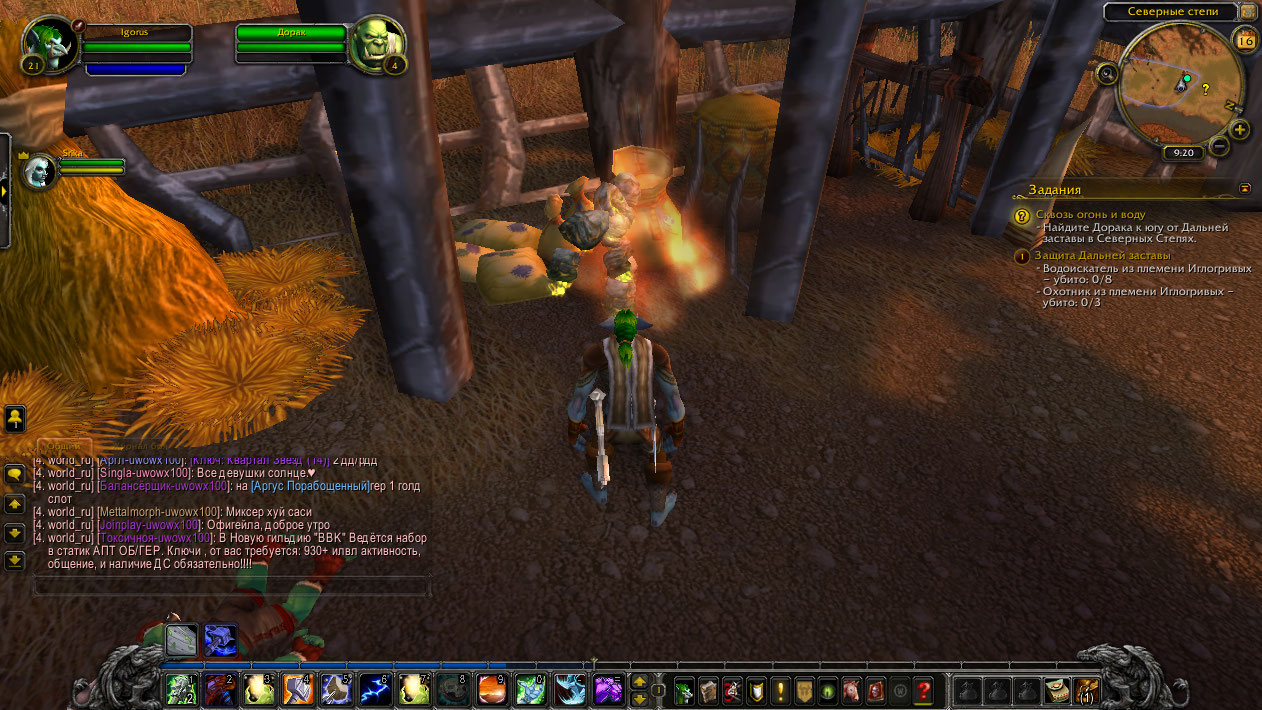Zoom in the minimap with plus button

coord(1239,130)
